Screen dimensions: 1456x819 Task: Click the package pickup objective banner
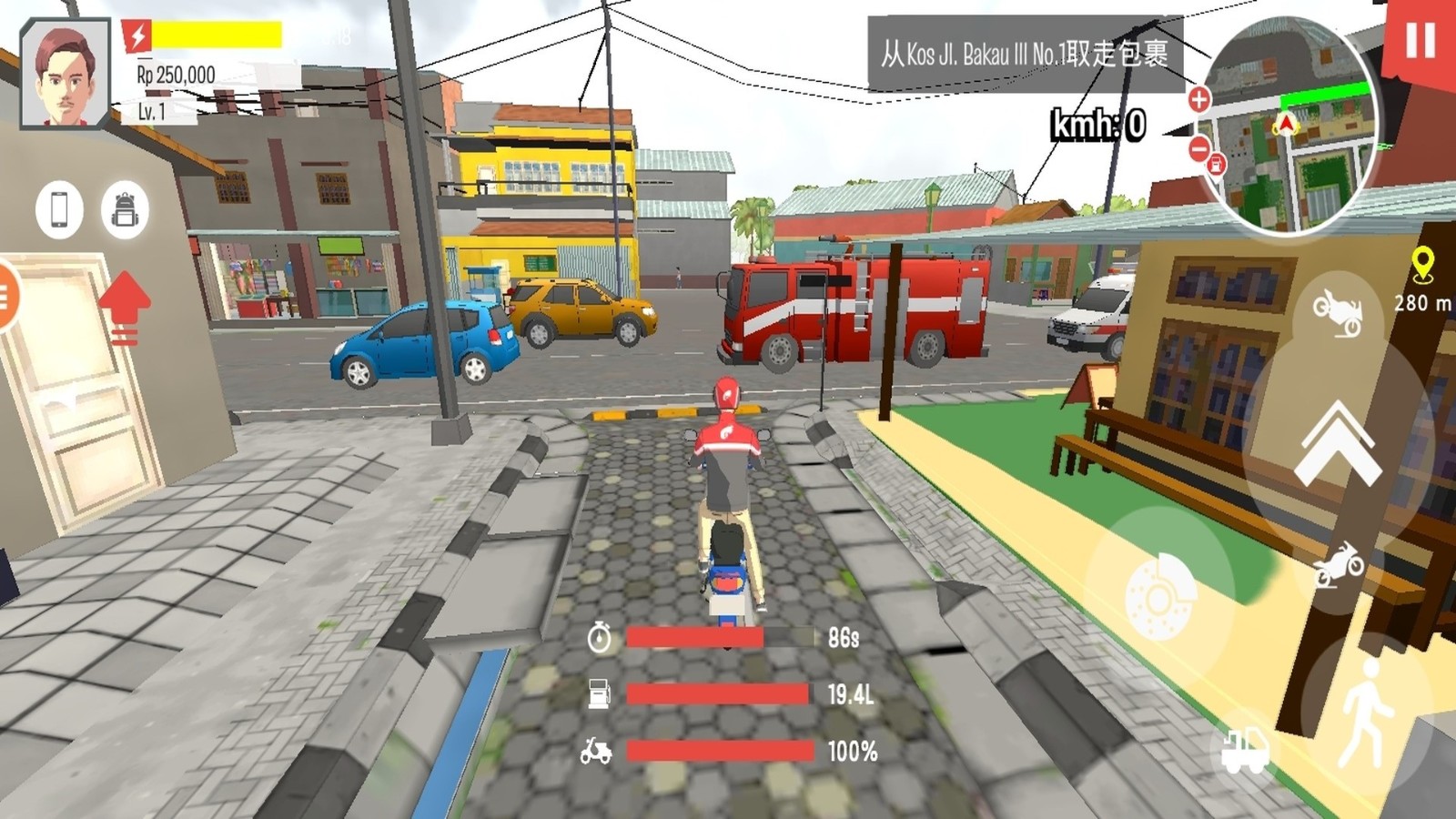click(x=1024, y=54)
